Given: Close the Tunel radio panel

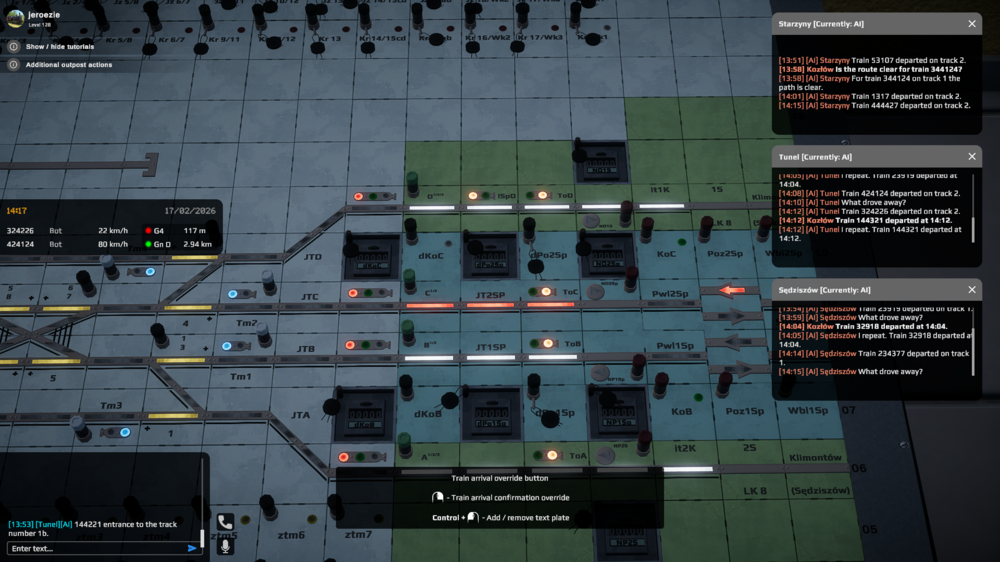Looking at the screenshot, I should [972, 156].
